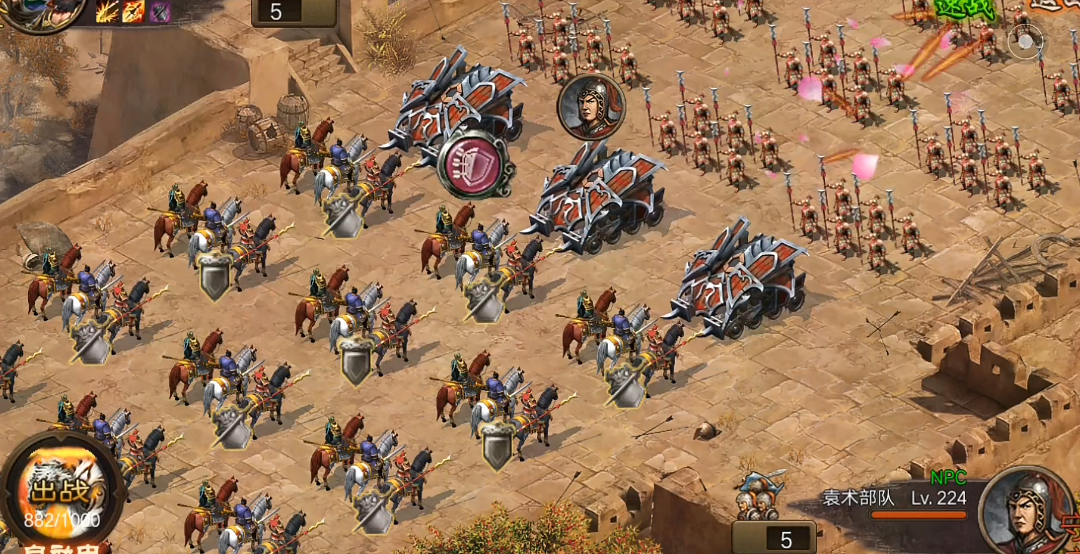Select the flaming arrow skill icon
Screen dimensions: 1080x554
click(133, 12)
